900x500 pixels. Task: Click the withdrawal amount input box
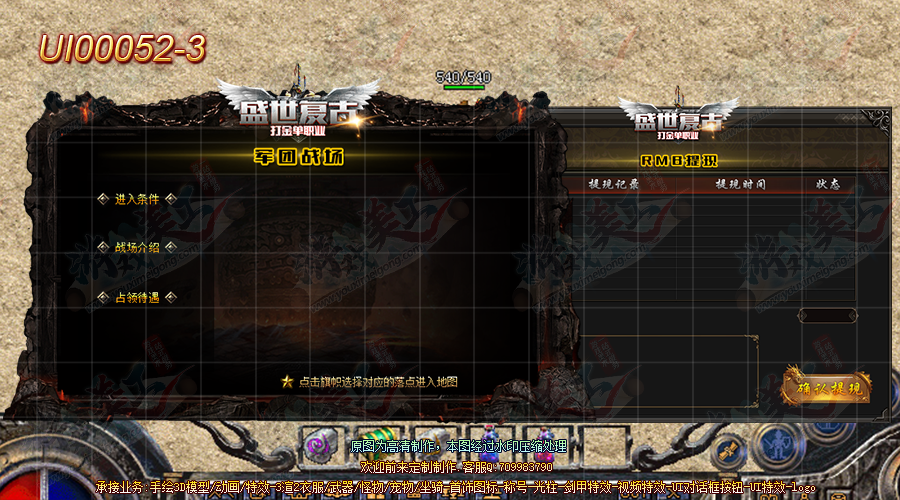point(827,316)
